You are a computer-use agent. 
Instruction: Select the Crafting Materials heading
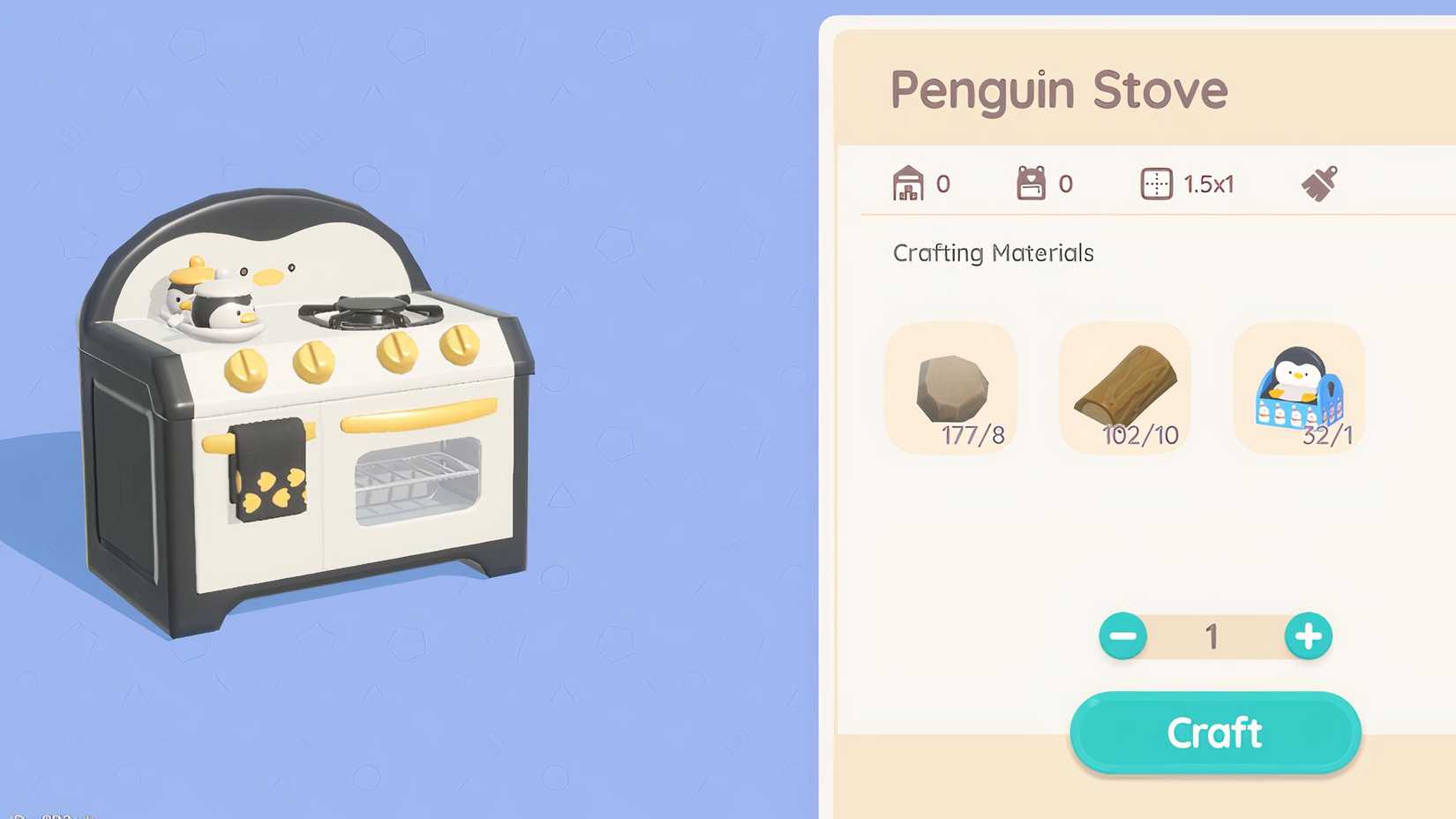(992, 253)
